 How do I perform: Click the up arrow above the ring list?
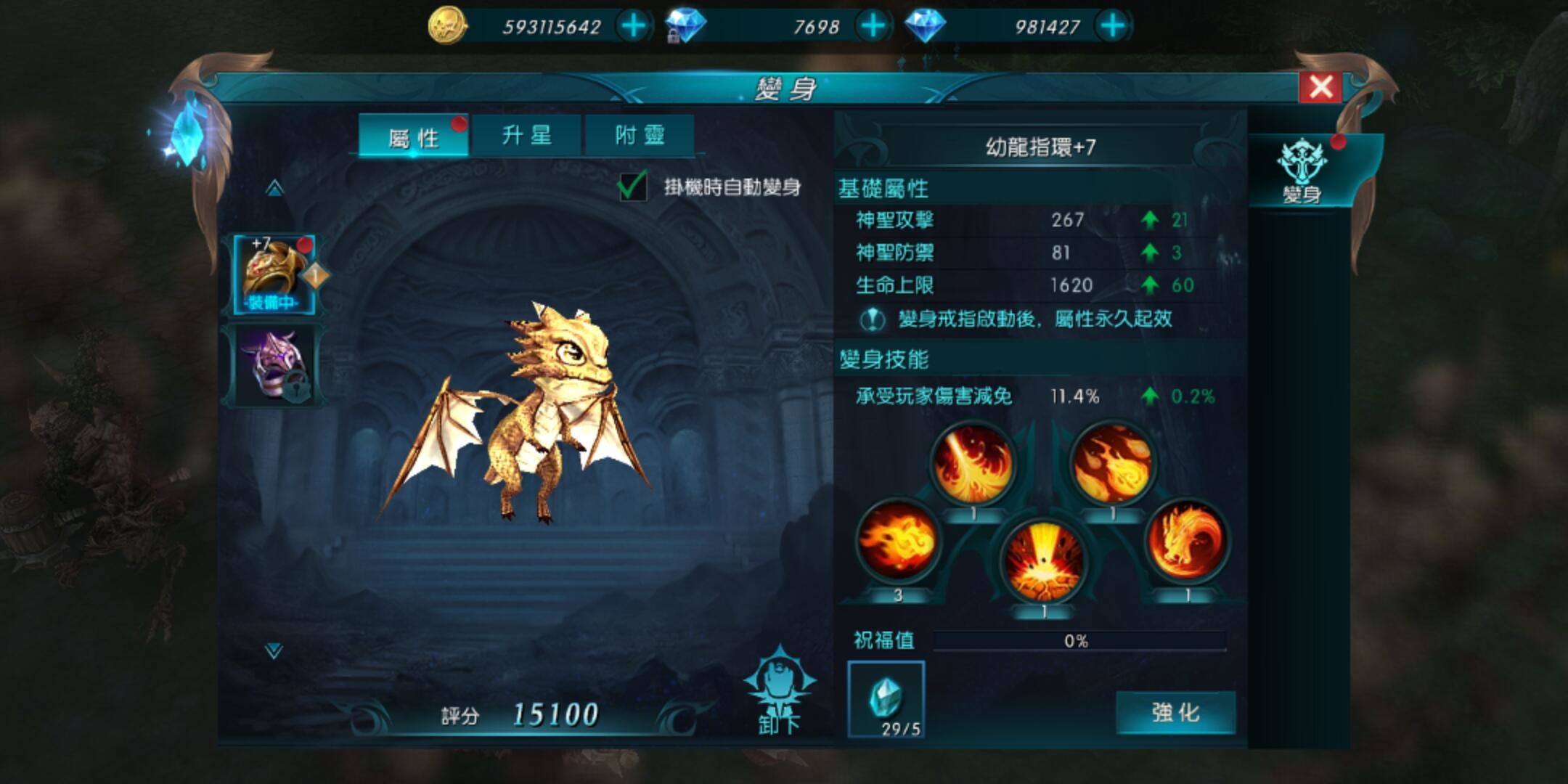tap(274, 189)
